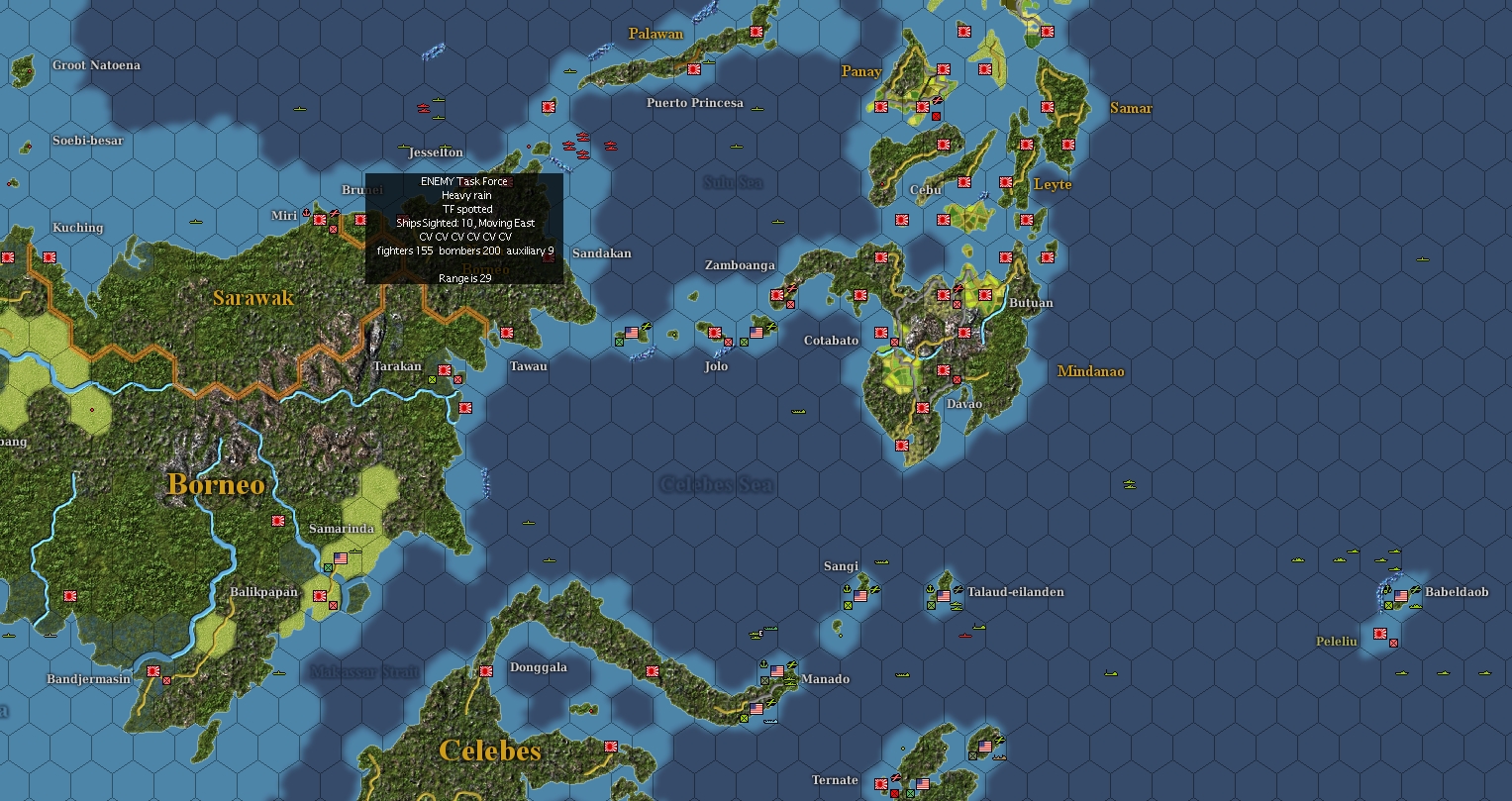Select the yellow submarine counter in the Sulu Sea
Screen dimensions: 1512x801
(x=735, y=145)
